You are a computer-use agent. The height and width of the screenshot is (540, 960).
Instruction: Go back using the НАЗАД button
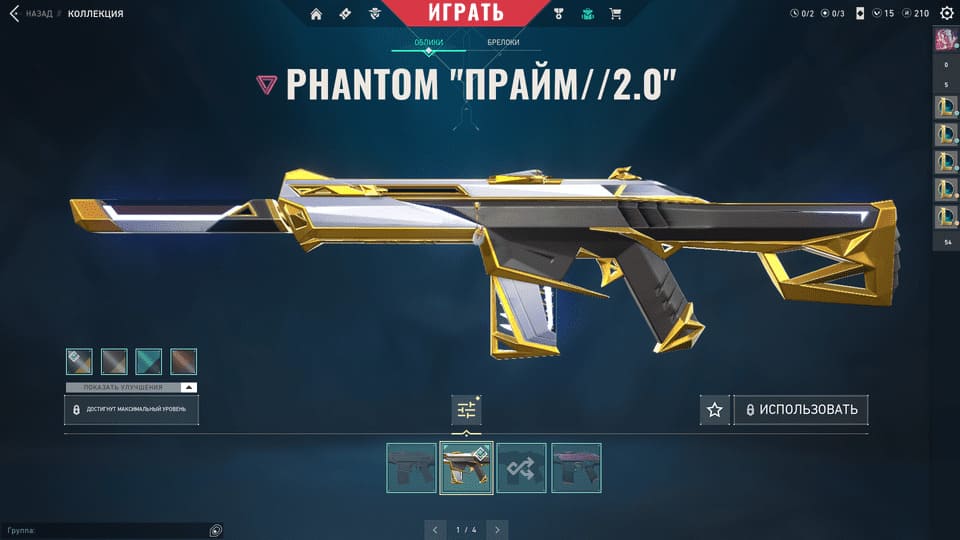[x=31, y=14]
